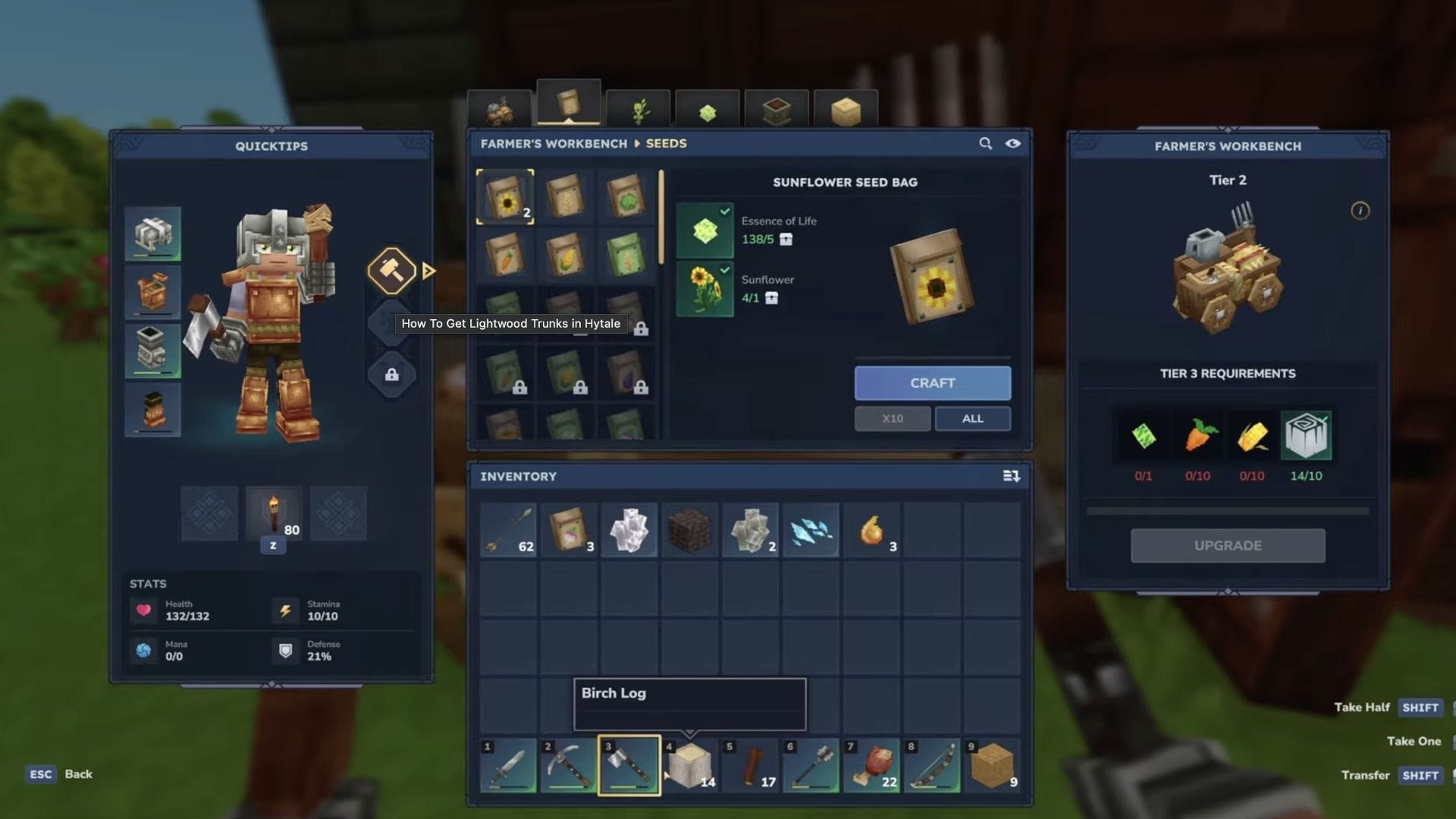Open the crafting search magnifier

pos(985,143)
